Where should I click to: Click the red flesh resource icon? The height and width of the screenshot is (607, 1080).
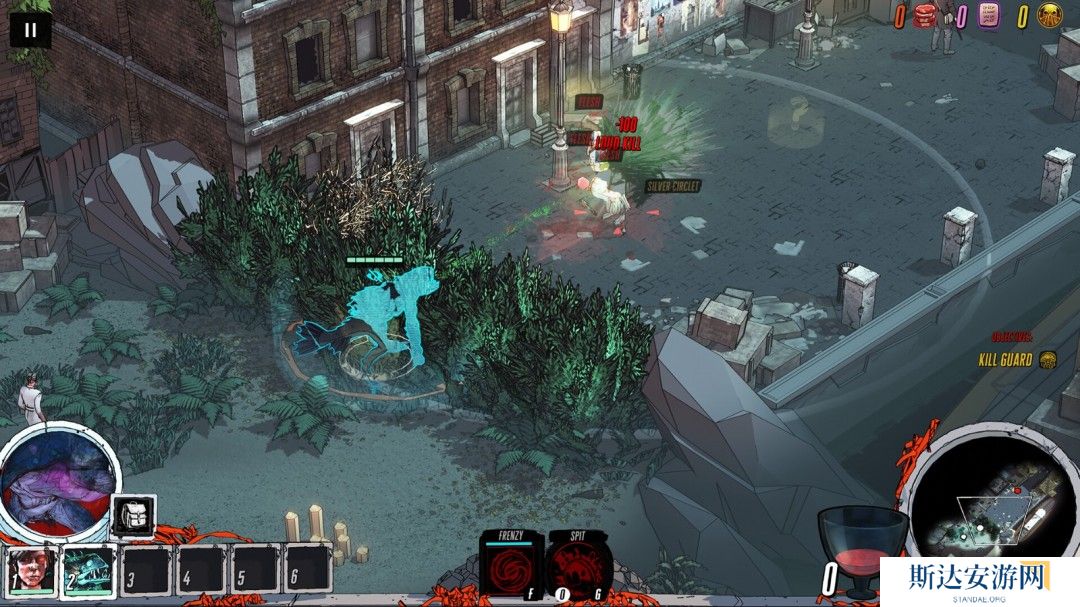[x=924, y=16]
